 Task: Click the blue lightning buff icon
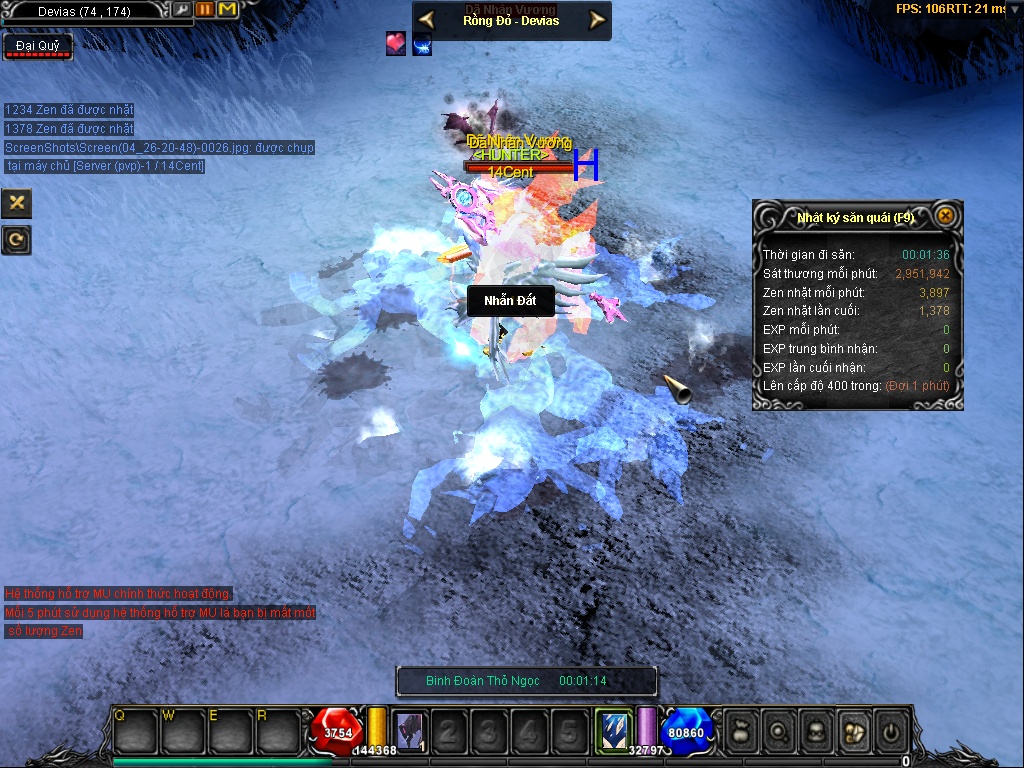coord(422,44)
